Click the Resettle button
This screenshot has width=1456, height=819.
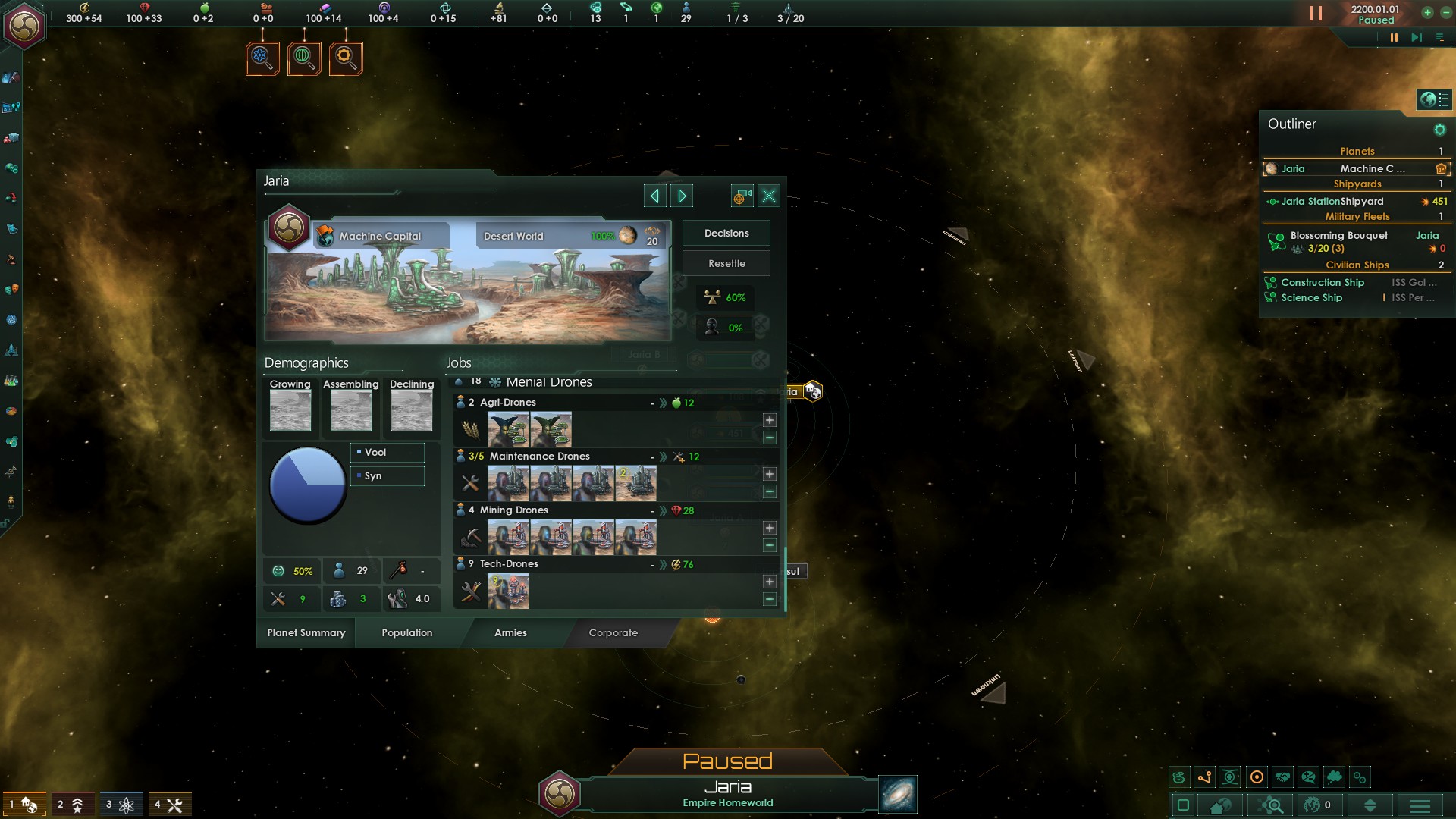coord(726,264)
